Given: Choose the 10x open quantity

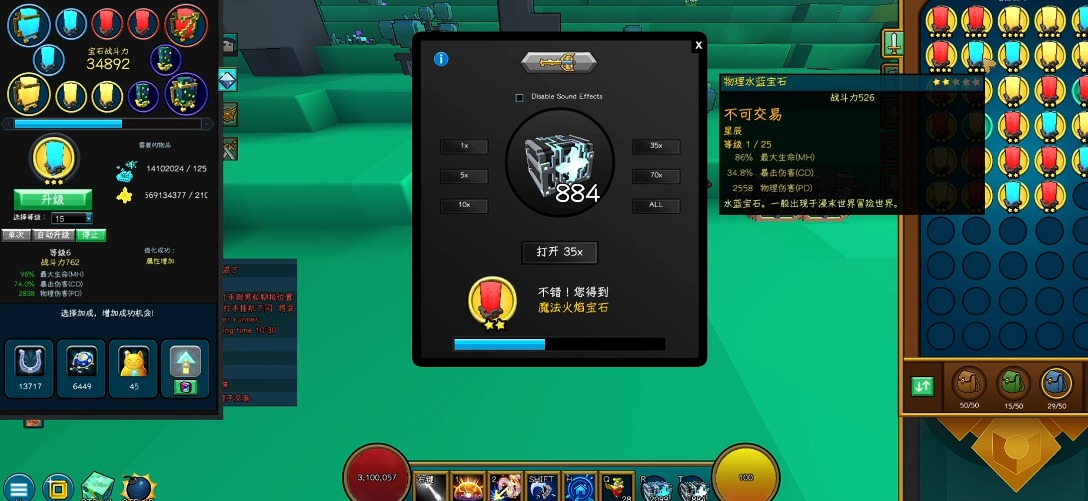Looking at the screenshot, I should [464, 205].
